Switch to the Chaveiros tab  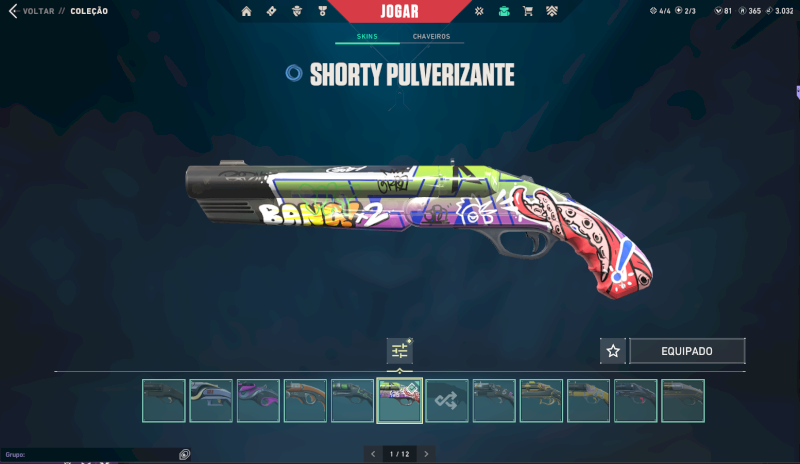431,37
